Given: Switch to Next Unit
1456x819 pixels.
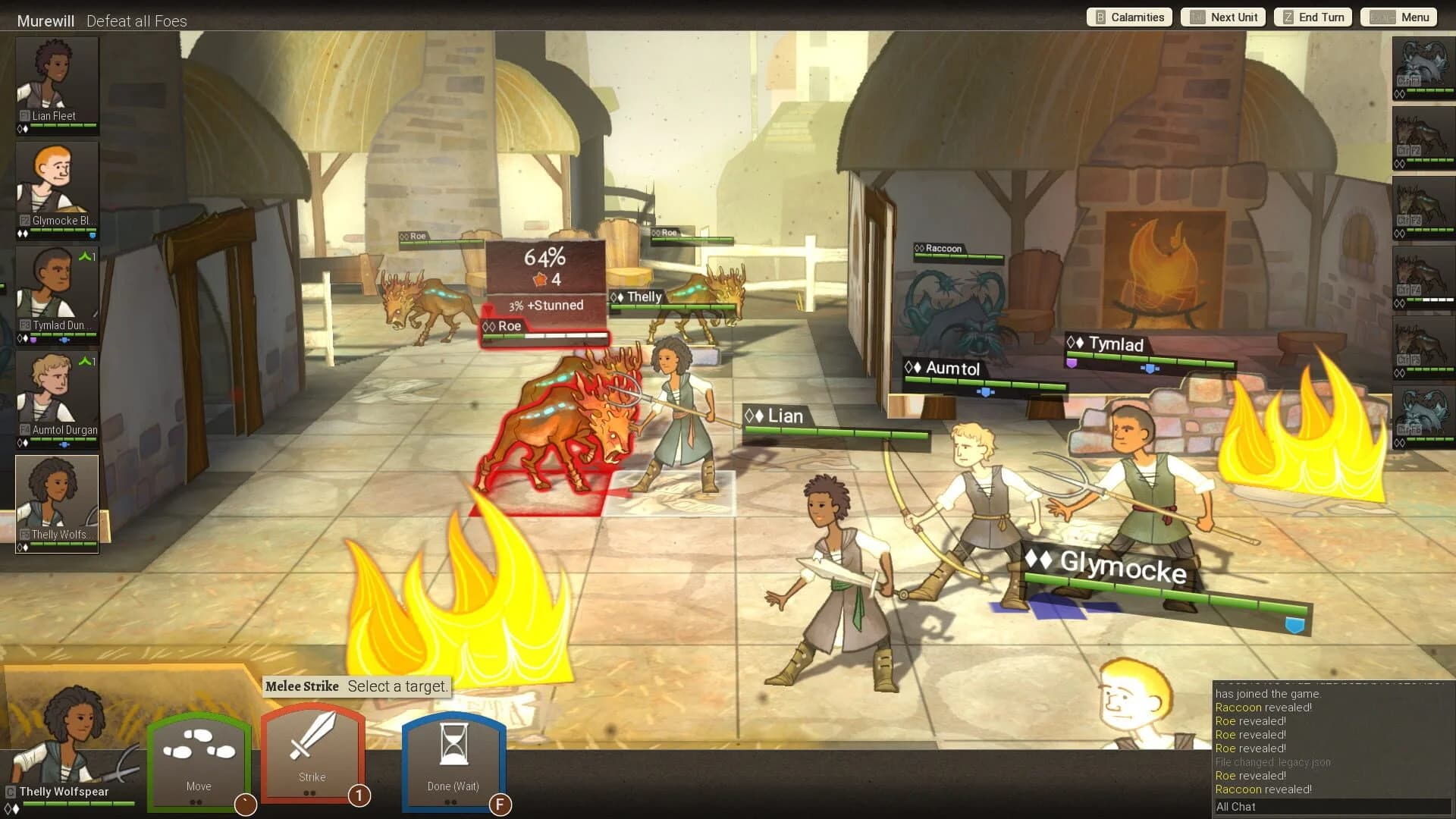Looking at the screenshot, I should tap(1222, 17).
